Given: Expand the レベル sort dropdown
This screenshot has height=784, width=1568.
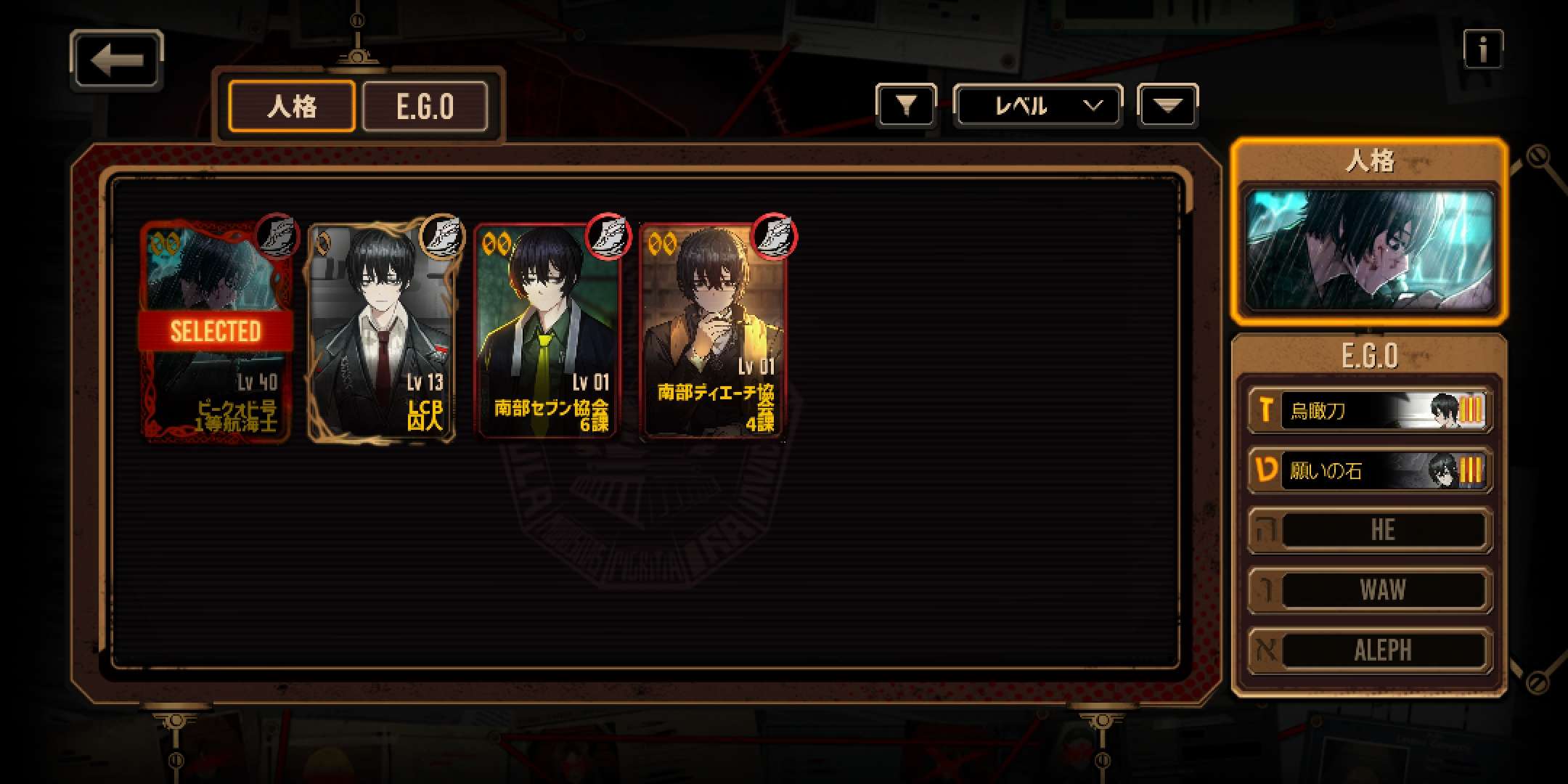Looking at the screenshot, I should click(x=1037, y=106).
